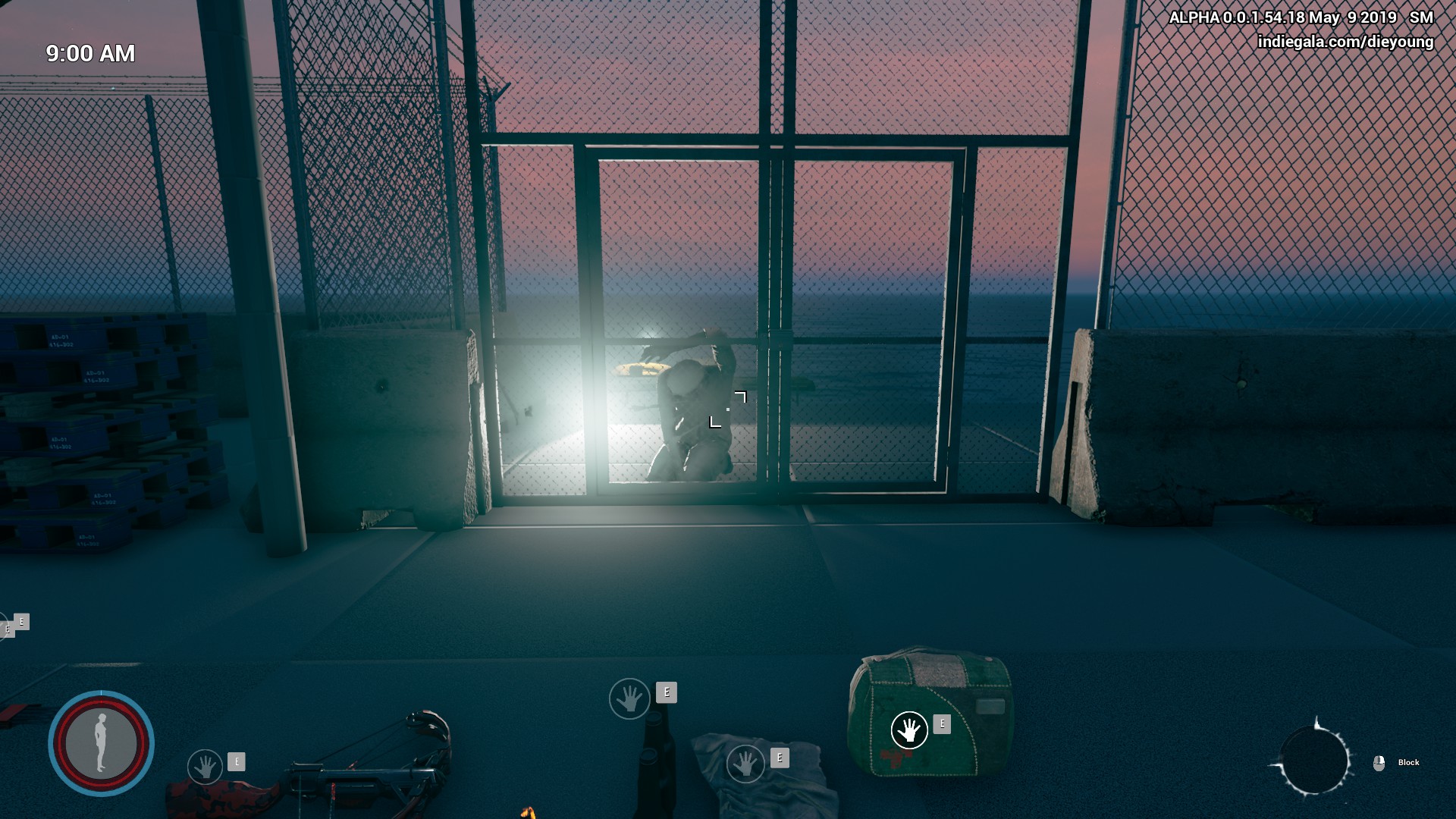Image resolution: width=1456 pixels, height=819 pixels.
Task: Select the highlighted hand icon on the green bag
Action: tap(909, 730)
